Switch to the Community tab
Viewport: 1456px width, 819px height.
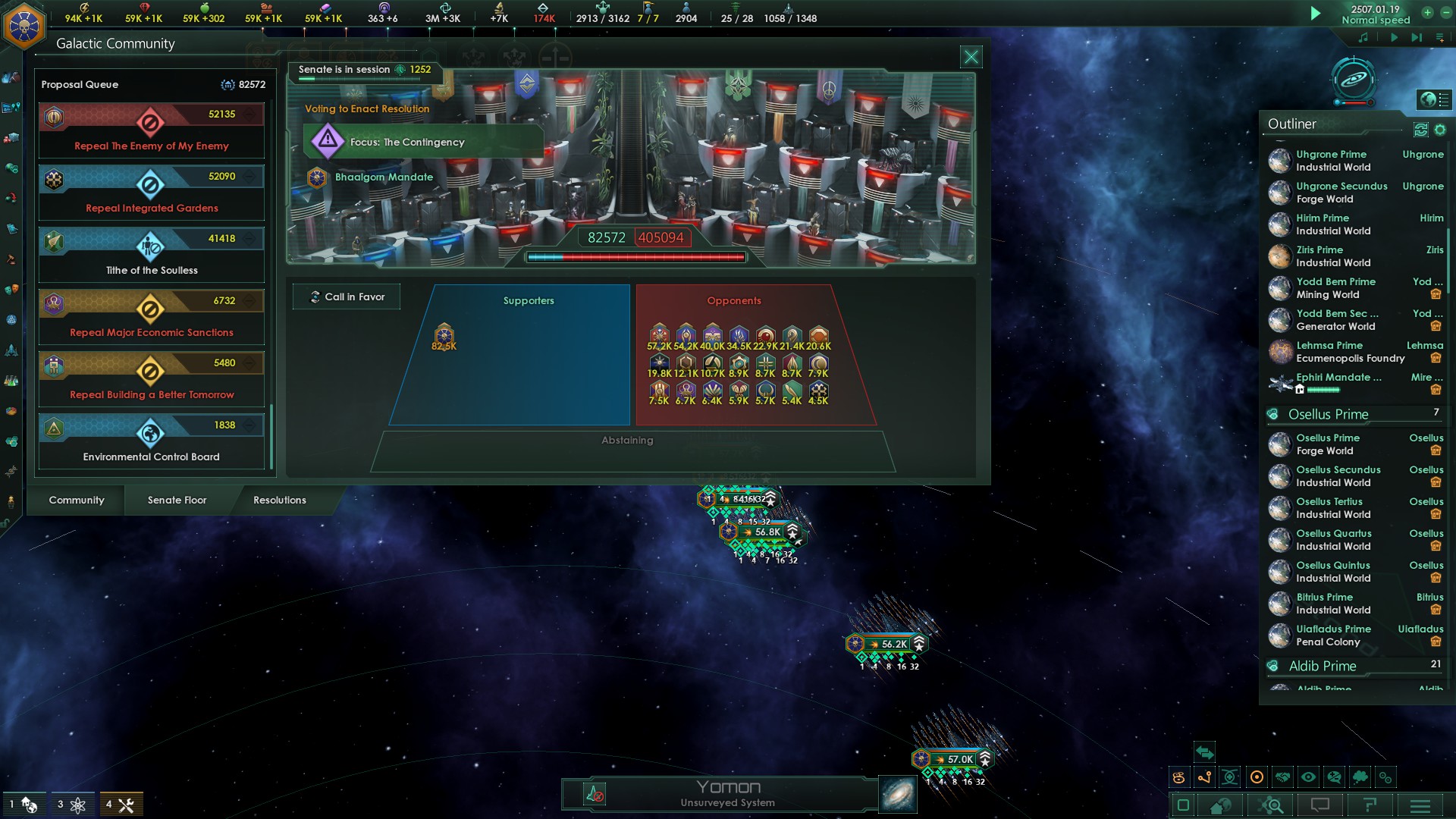click(x=77, y=500)
